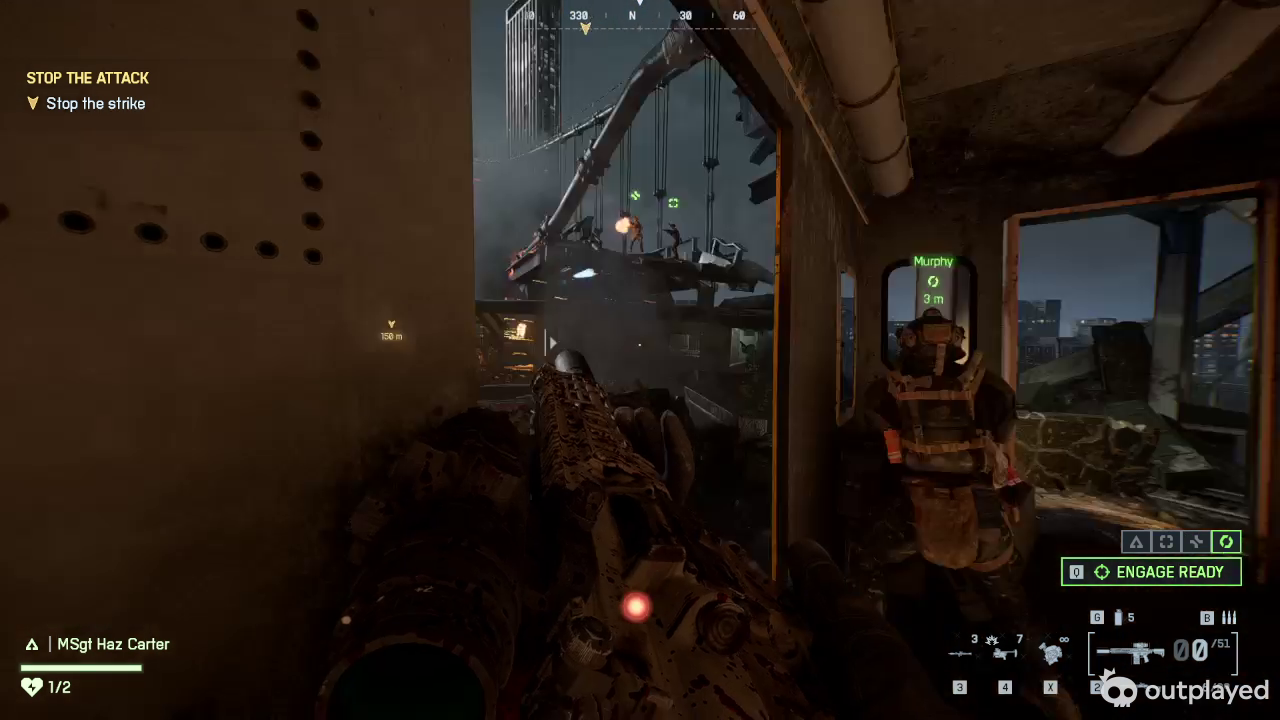Select the crossed-arrows squad order icon
This screenshot has height=720, width=1280.
(x=1196, y=542)
